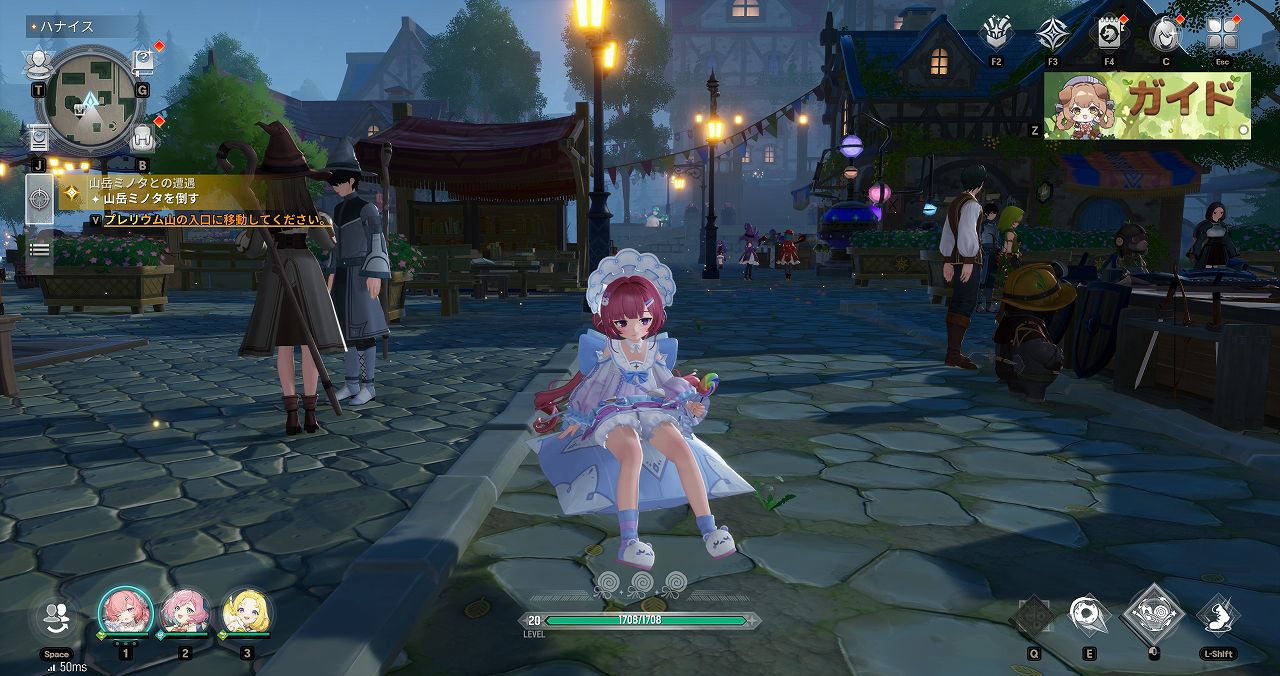Open the four-pointed star icon in the top bar
This screenshot has width=1280, height=676.
tap(1052, 35)
